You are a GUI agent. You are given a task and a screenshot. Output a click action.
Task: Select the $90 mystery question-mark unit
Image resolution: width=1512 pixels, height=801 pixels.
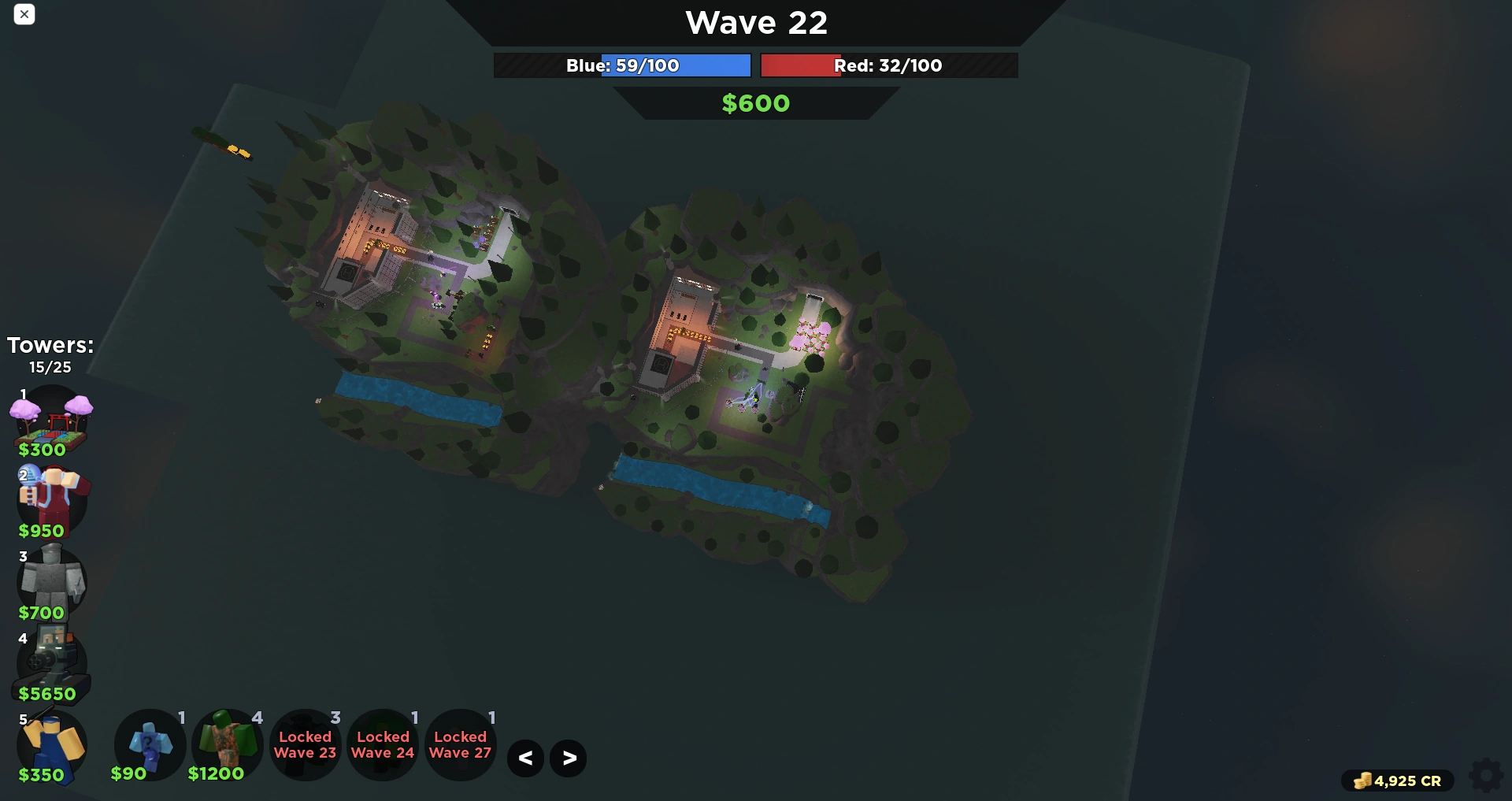click(x=150, y=744)
